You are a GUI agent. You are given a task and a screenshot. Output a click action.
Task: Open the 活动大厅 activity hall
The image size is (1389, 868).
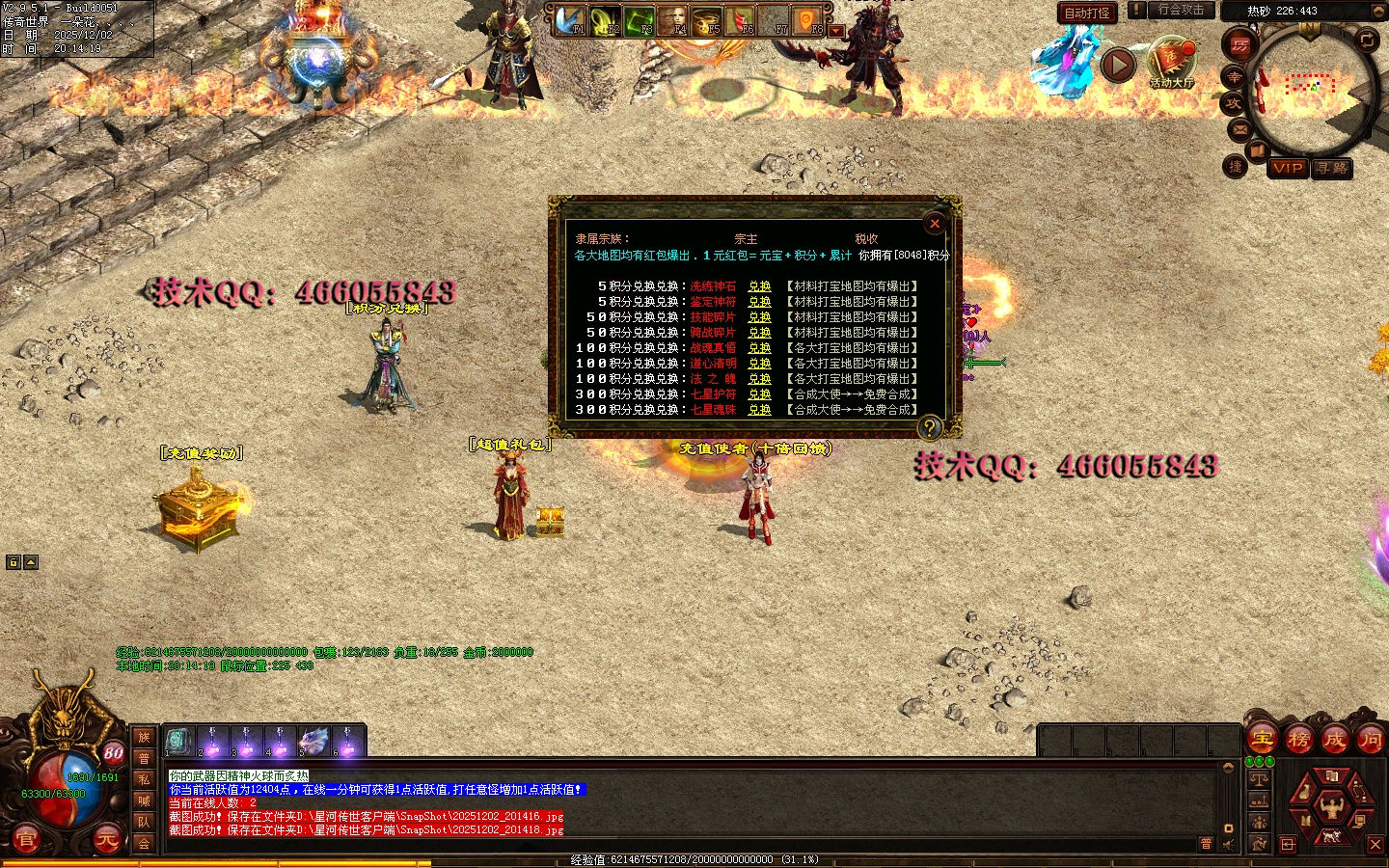pyautogui.click(x=1172, y=64)
